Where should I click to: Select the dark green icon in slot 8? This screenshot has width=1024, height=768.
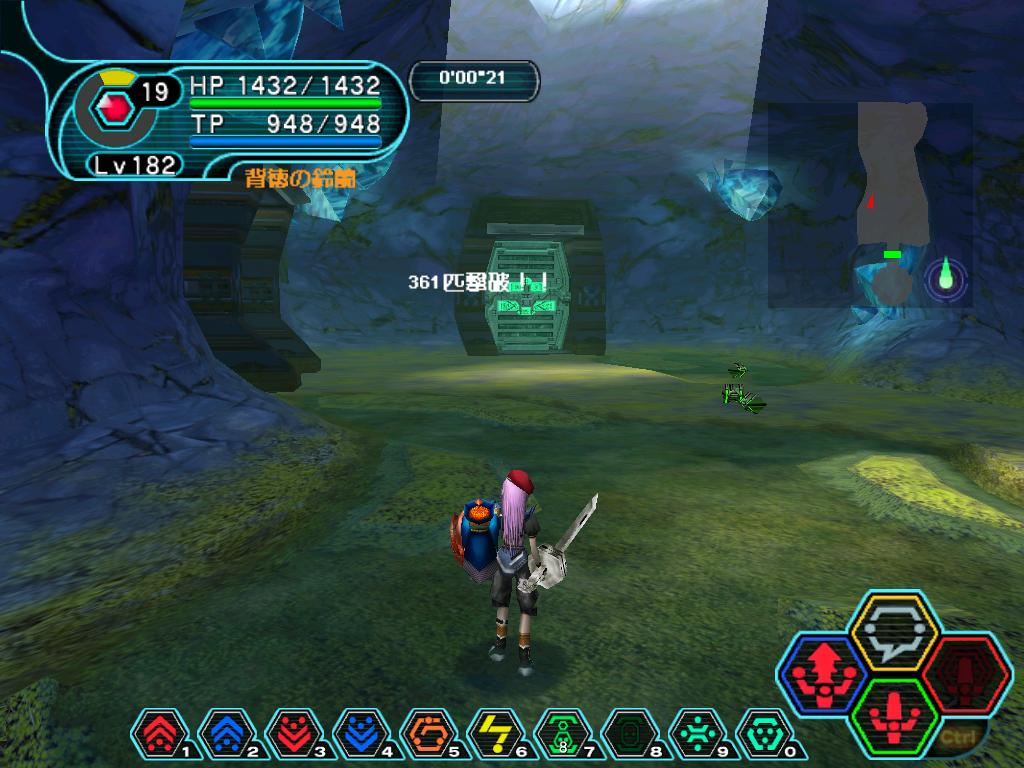pos(629,736)
